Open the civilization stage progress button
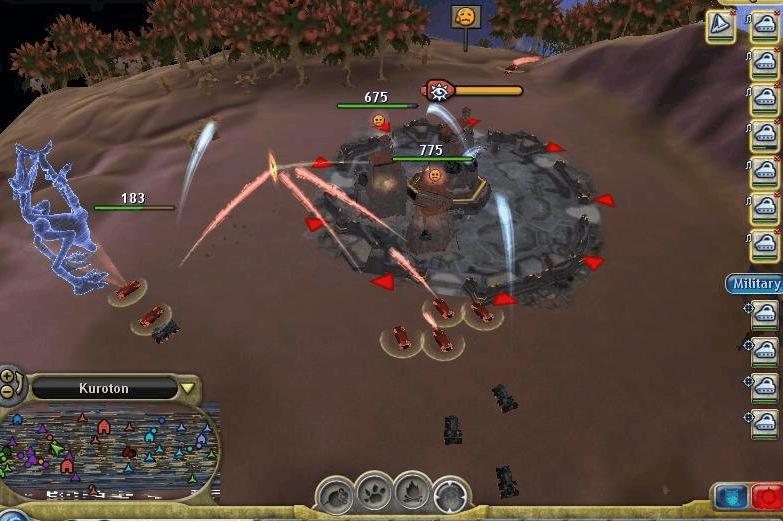The image size is (783, 521). pyautogui.click(x=452, y=495)
